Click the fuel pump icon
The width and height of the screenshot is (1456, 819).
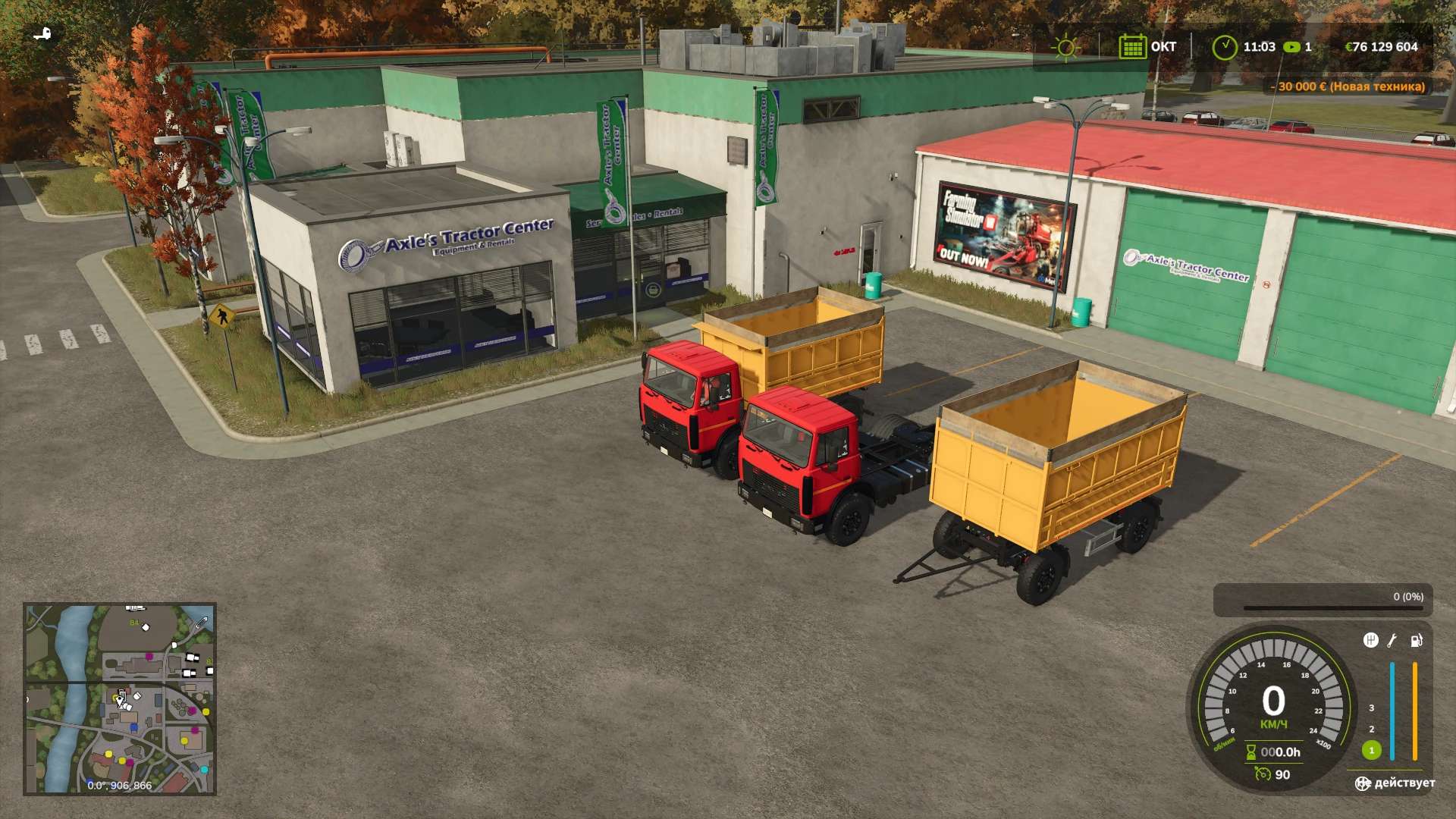tap(1416, 641)
